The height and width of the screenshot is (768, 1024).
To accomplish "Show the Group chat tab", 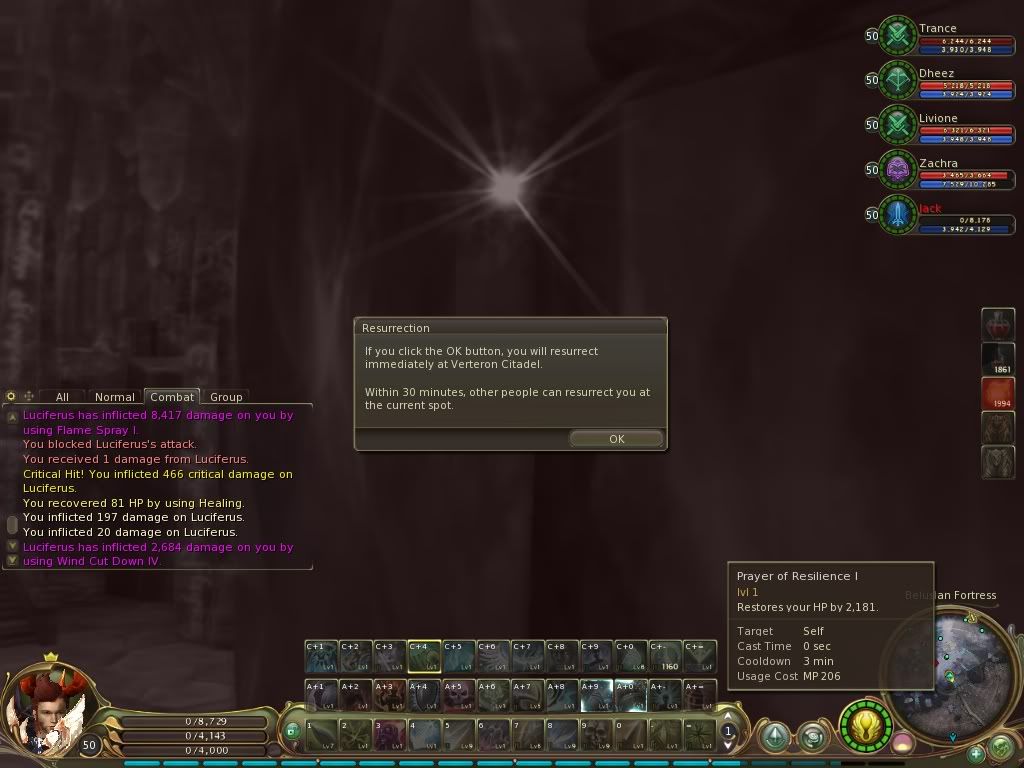I will [x=226, y=397].
